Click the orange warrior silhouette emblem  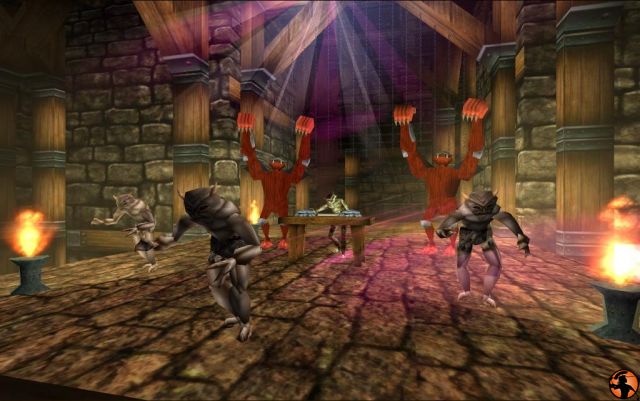pos(621,383)
